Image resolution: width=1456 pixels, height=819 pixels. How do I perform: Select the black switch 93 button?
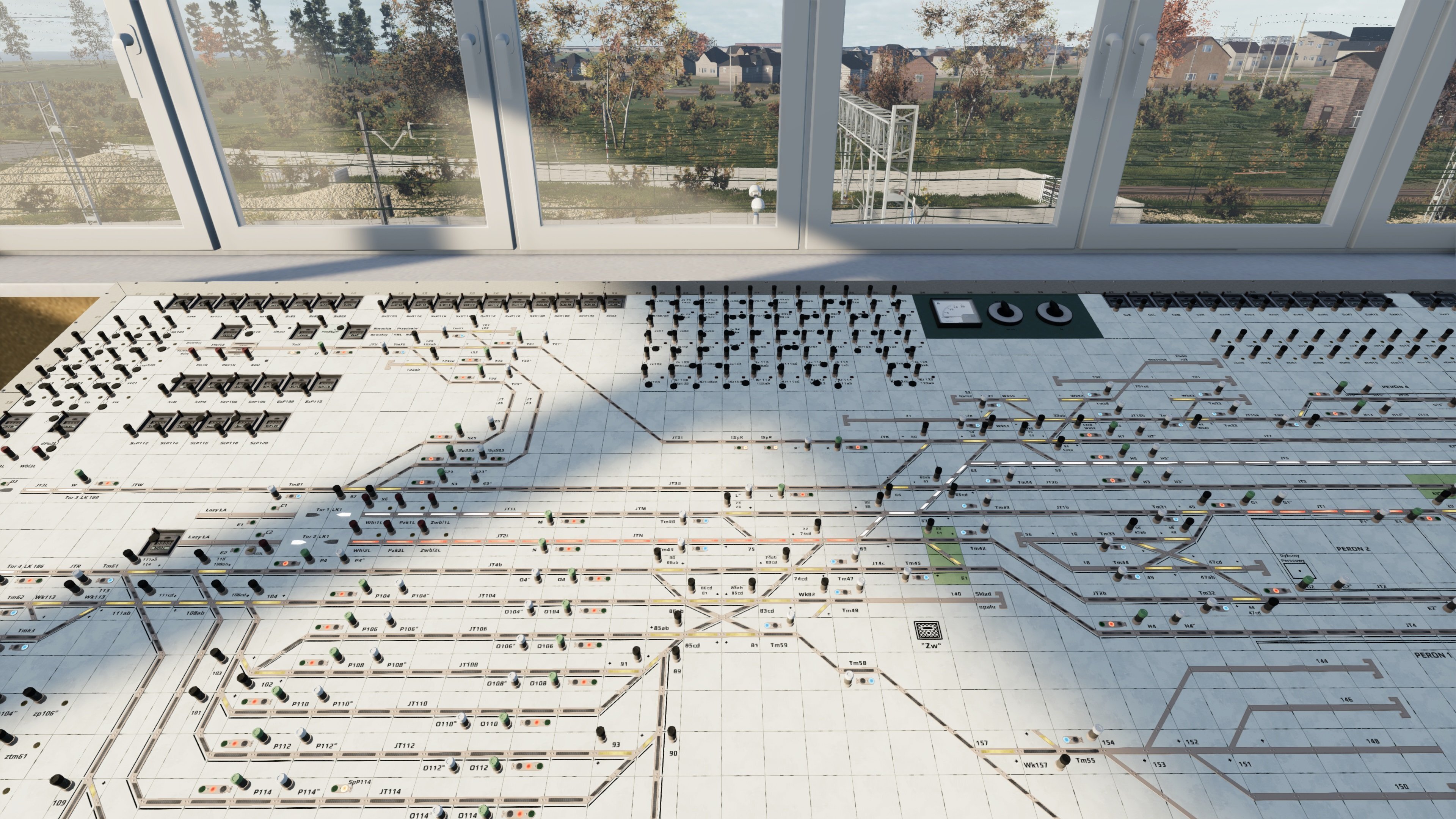601,732
